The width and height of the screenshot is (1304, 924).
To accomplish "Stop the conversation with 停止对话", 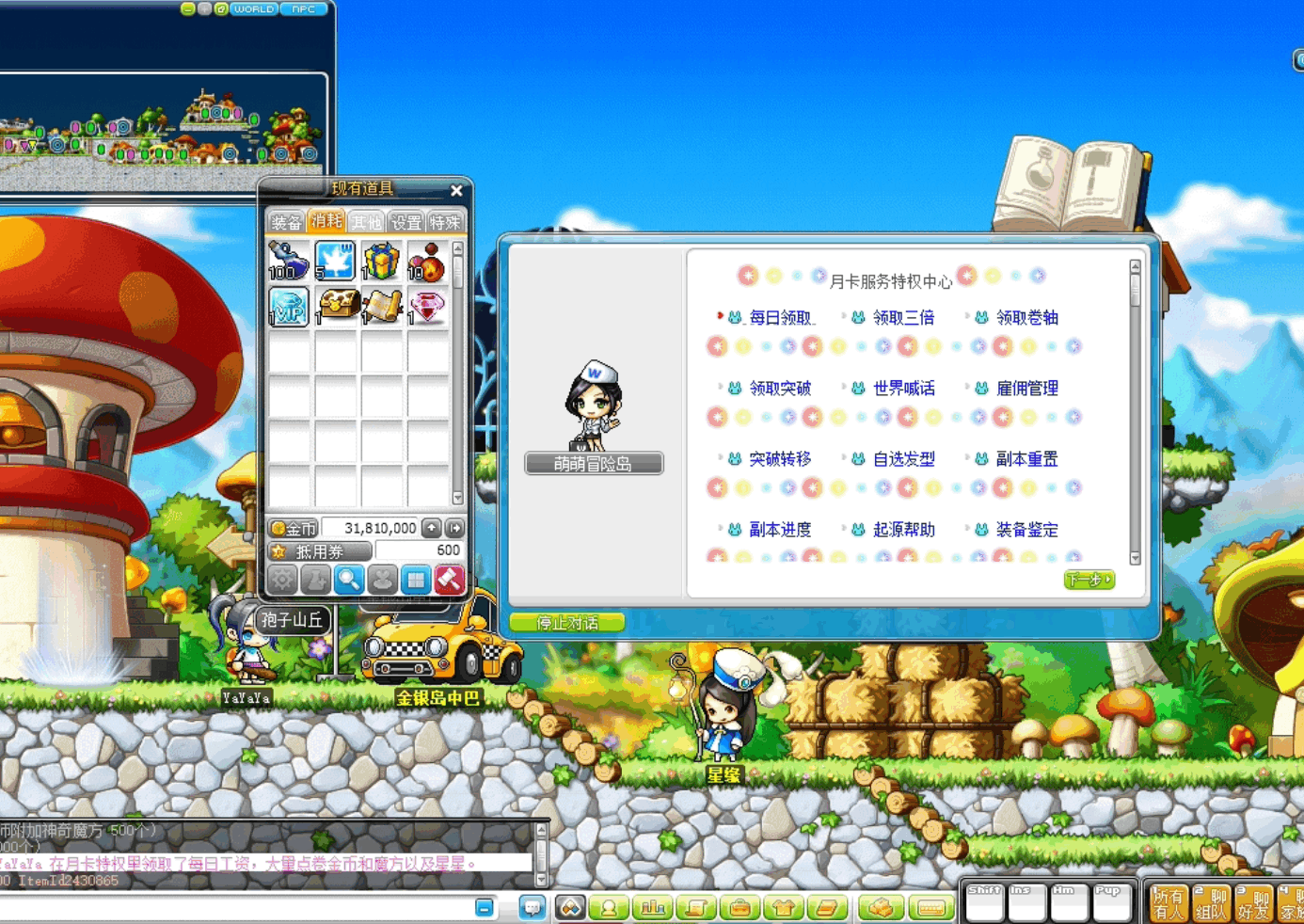I will 566,622.
